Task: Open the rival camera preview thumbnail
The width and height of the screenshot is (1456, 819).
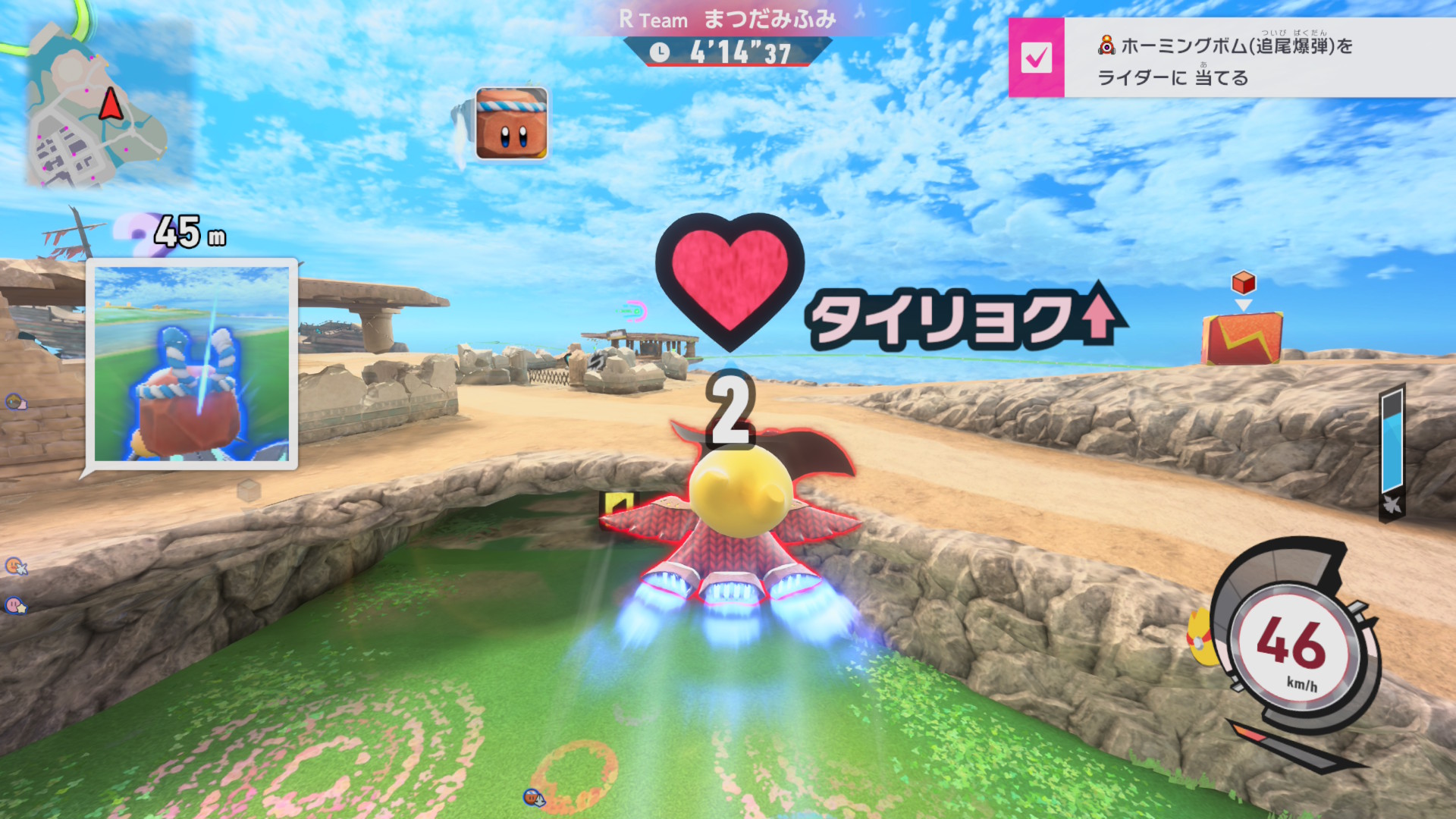Action: 192,364
